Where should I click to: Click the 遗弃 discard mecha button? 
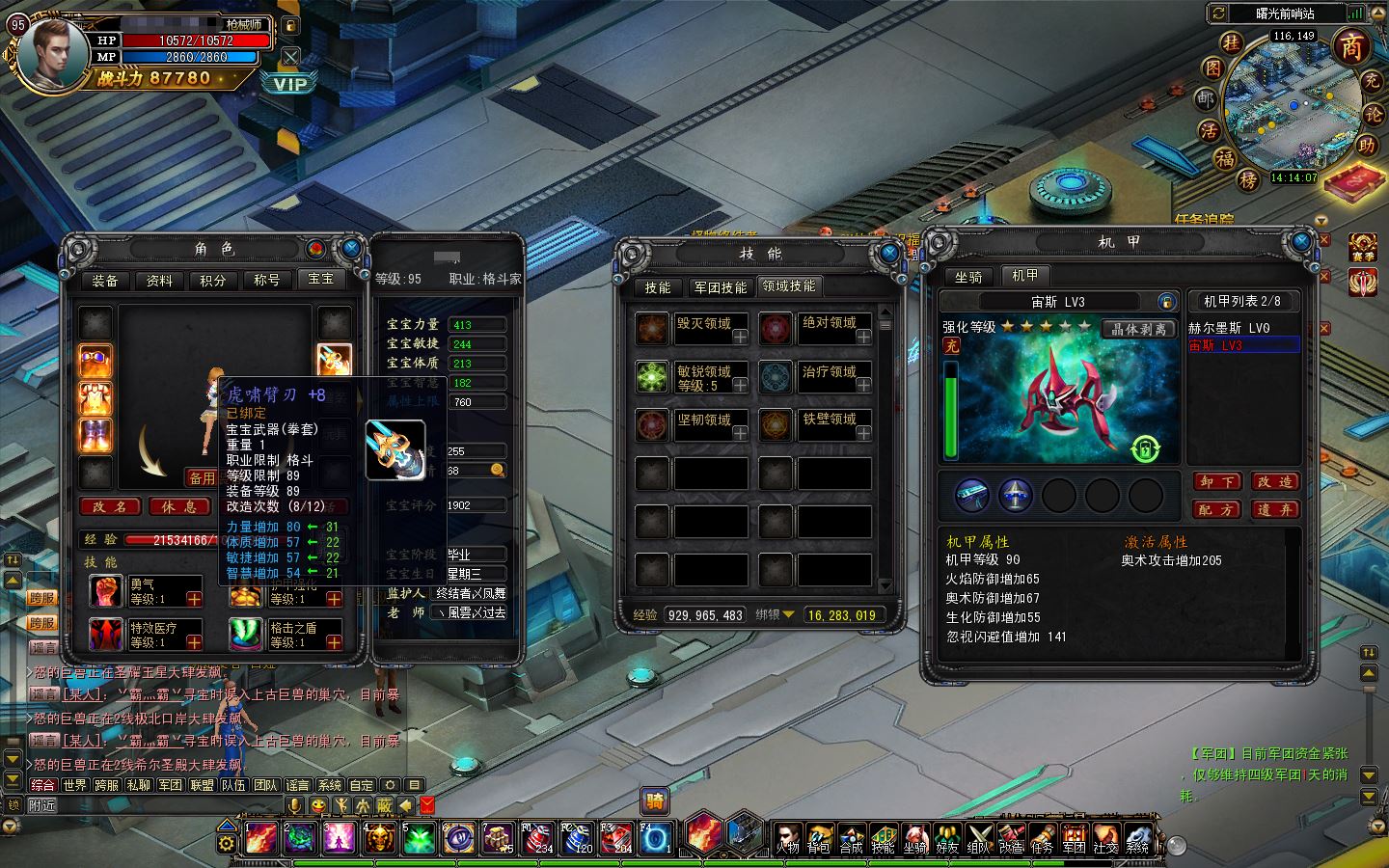pos(1274,509)
